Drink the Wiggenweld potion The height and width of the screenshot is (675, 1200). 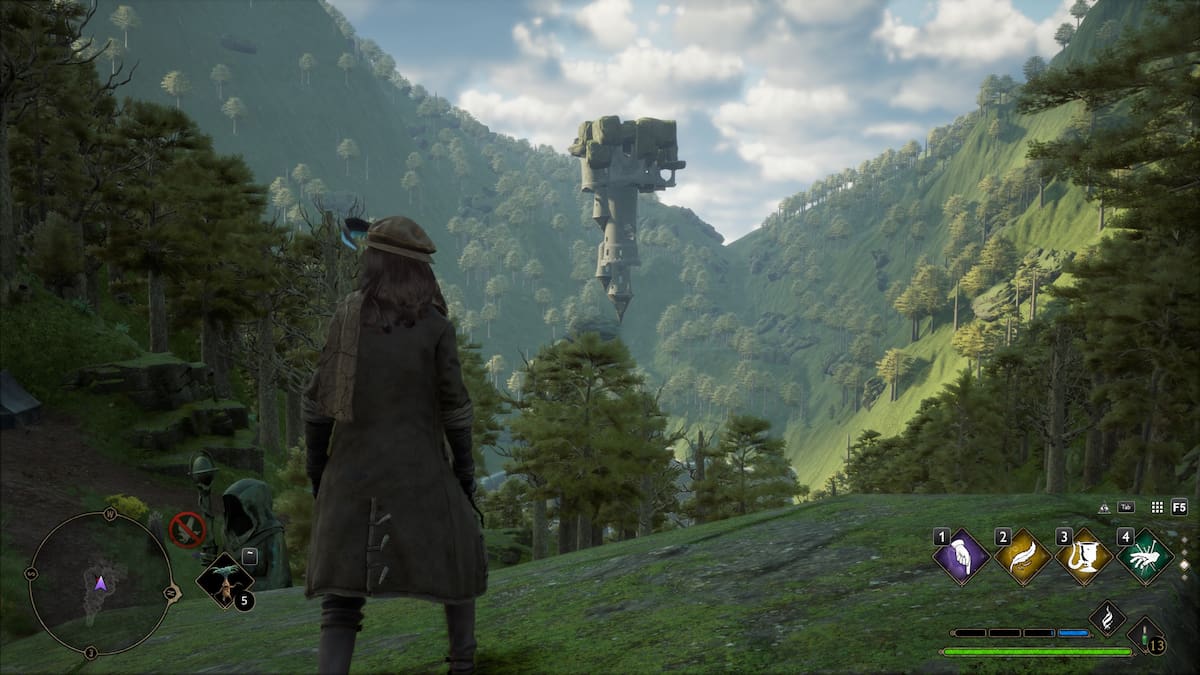coord(1142,635)
